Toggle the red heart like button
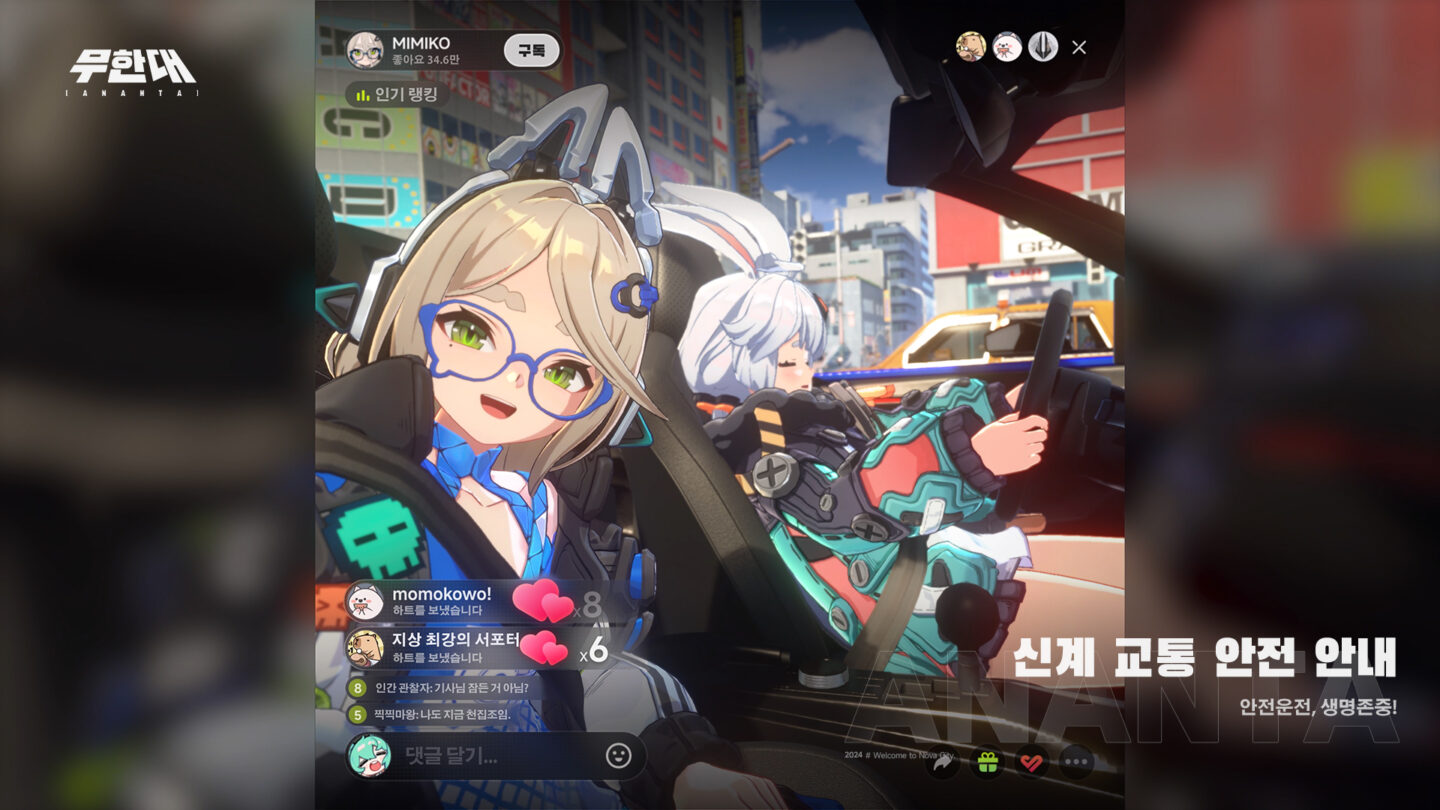 point(1031,761)
